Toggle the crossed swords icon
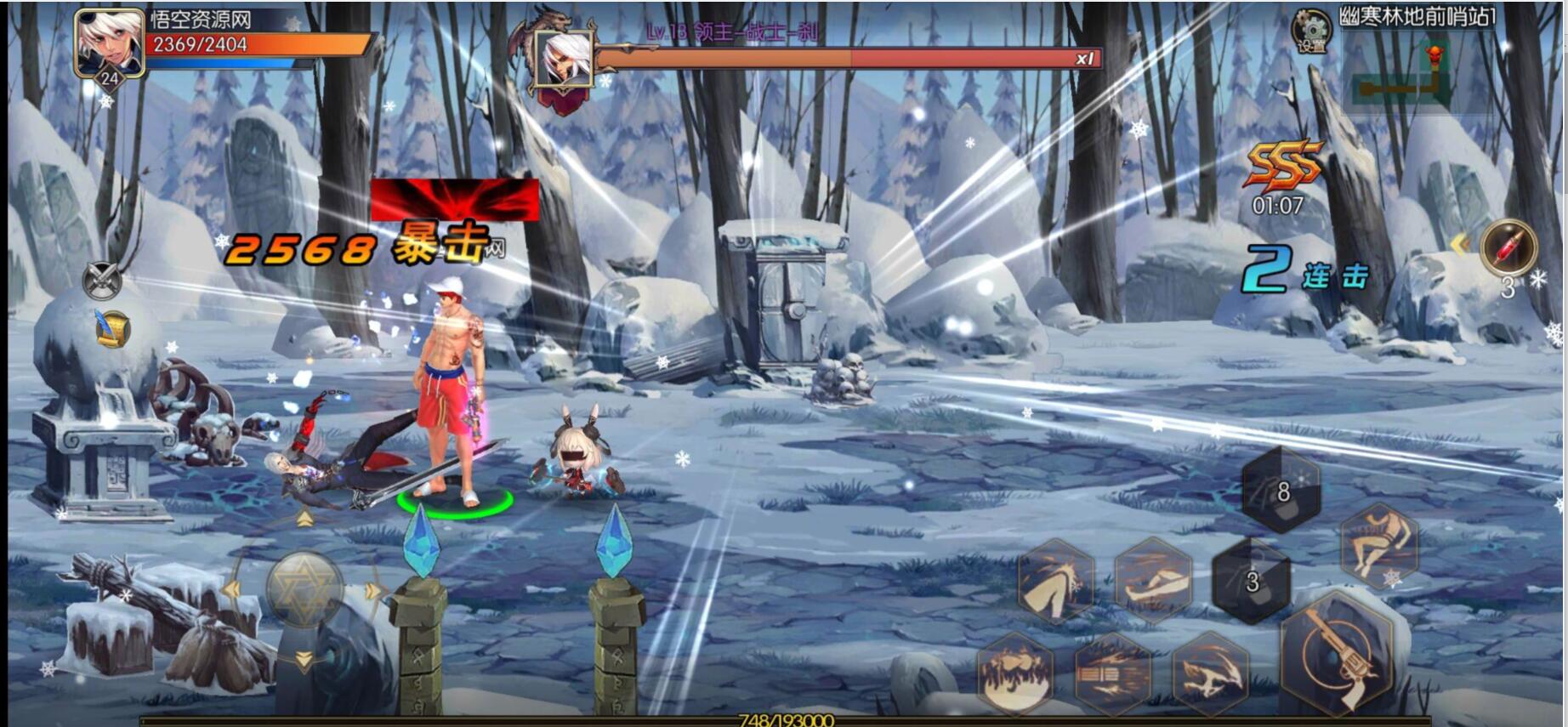Viewport: 1568px width, 727px height. coord(102,280)
